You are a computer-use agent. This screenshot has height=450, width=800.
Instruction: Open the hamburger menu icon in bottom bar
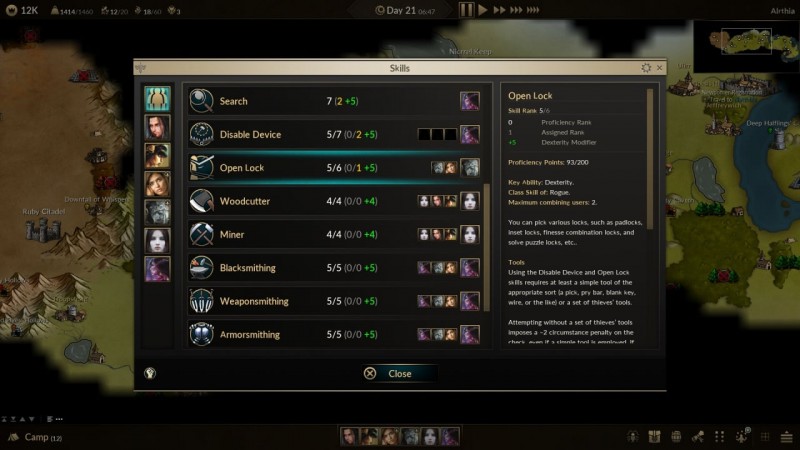tap(786, 437)
